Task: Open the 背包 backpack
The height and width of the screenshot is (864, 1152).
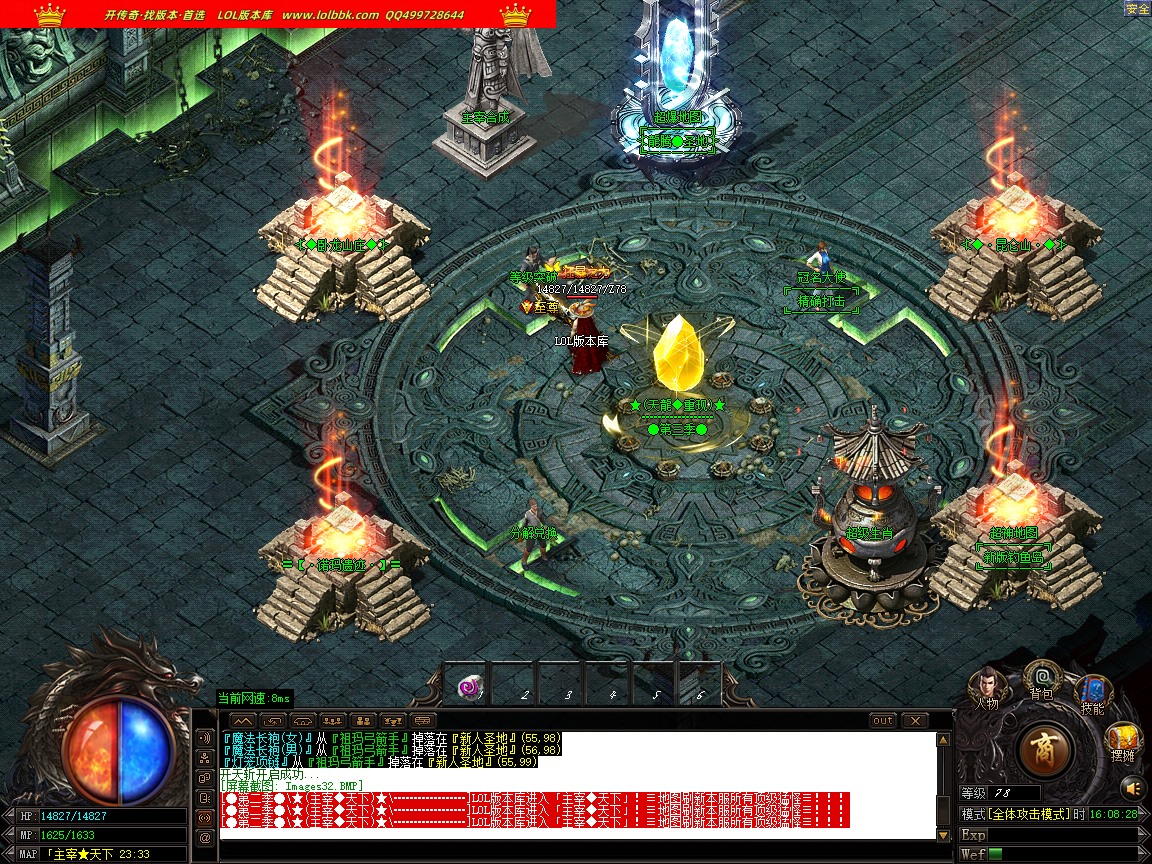Action: tap(1041, 678)
